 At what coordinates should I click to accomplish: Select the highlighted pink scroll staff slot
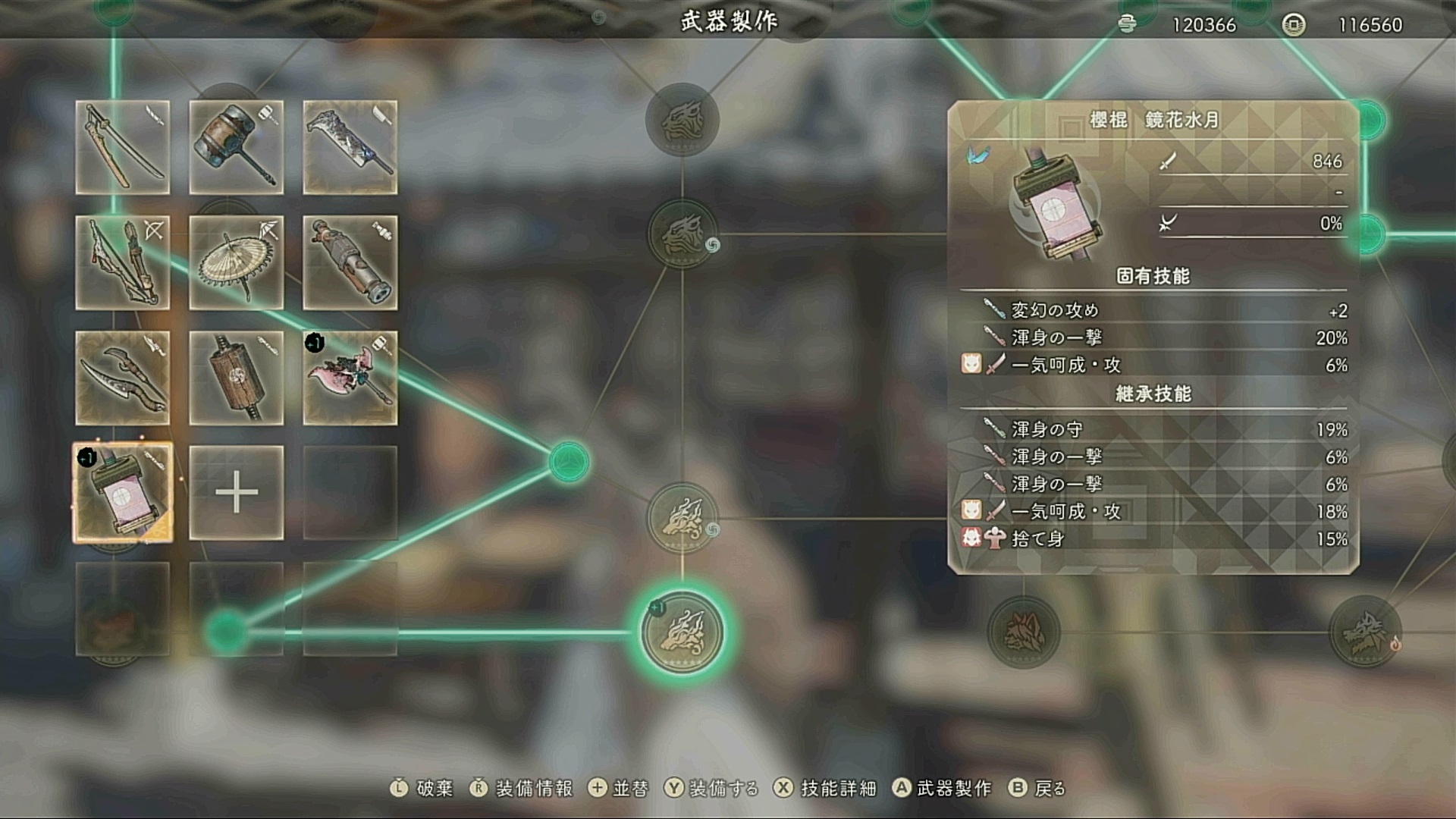123,493
